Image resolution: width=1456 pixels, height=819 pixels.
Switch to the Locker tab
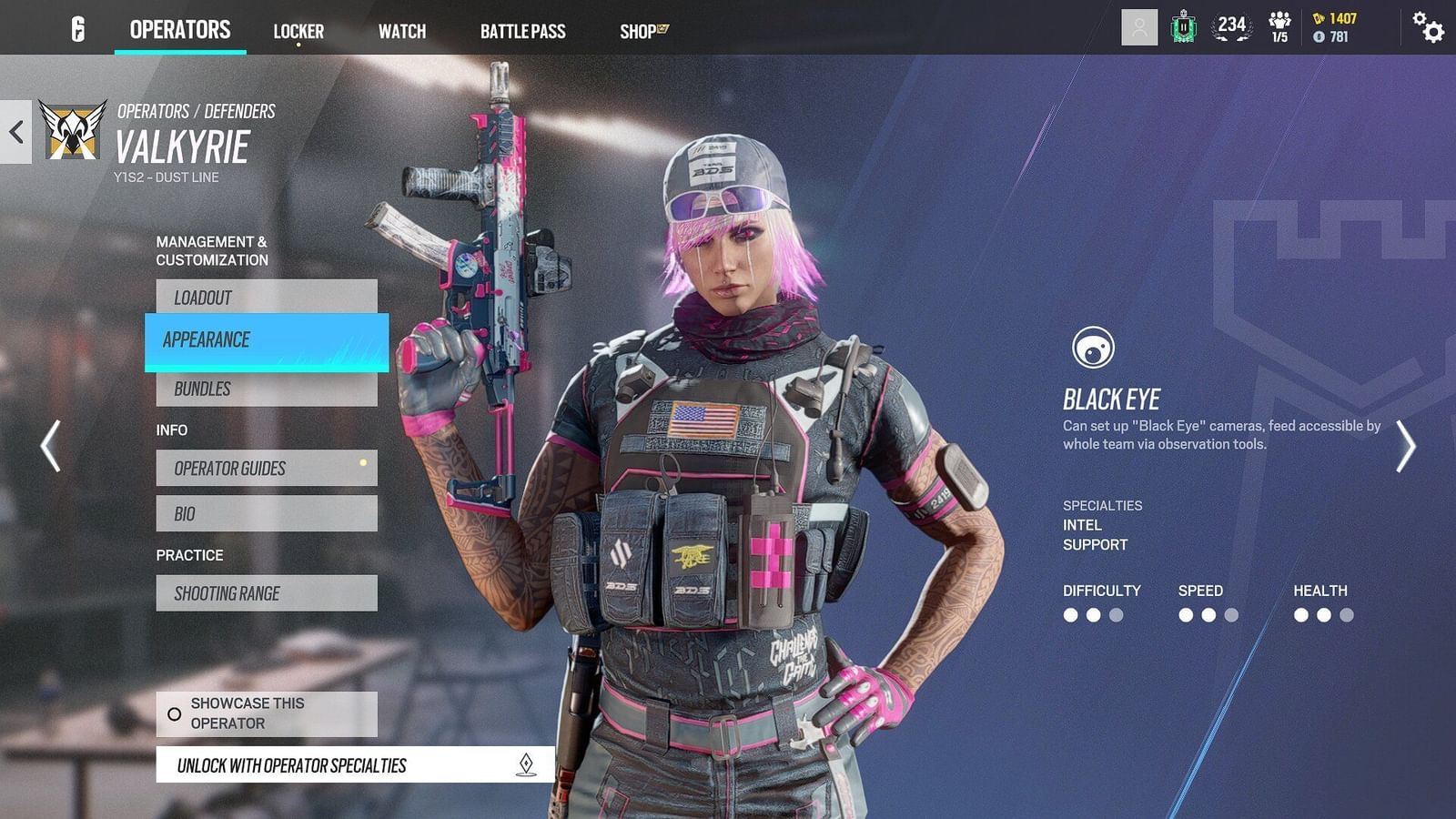point(298,30)
